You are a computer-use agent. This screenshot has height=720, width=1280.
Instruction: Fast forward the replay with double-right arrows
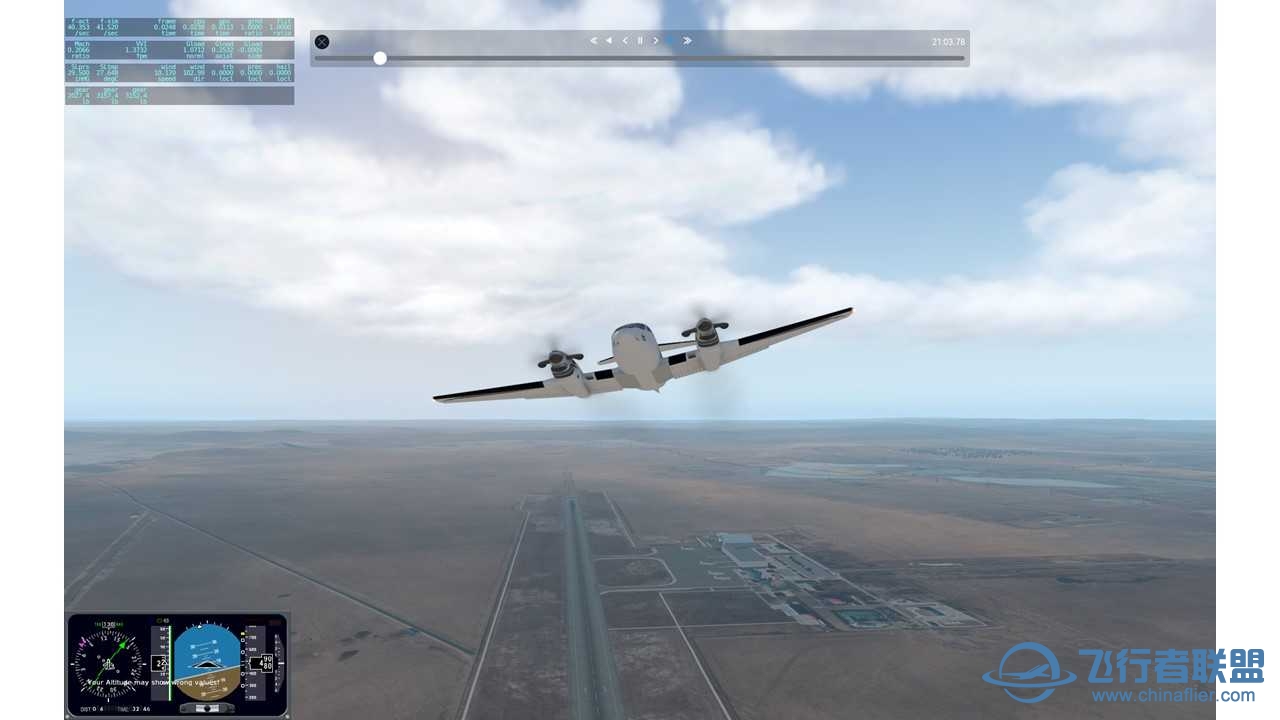[x=688, y=41]
